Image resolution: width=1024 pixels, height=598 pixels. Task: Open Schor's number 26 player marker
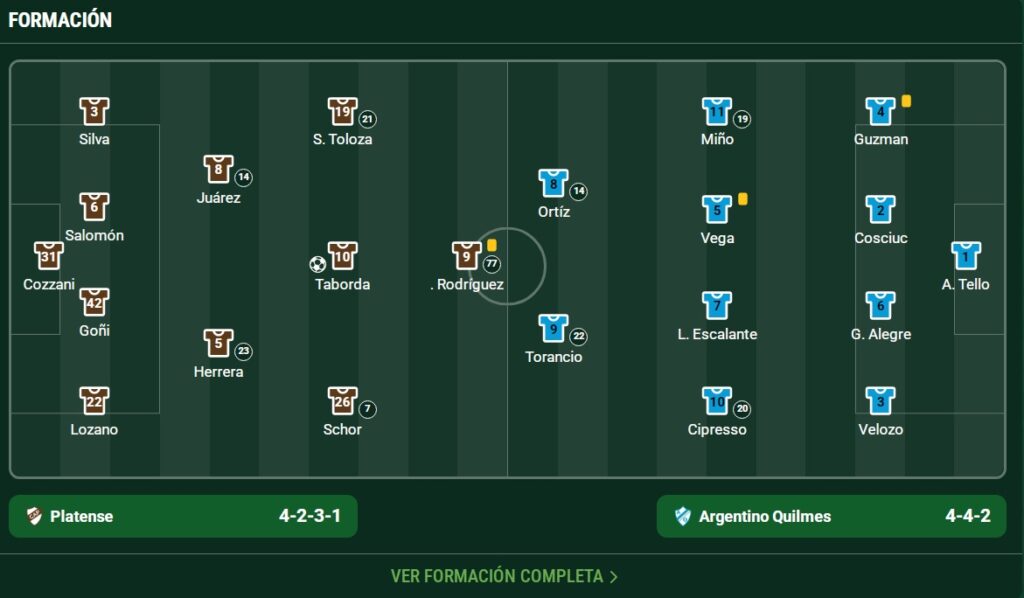[x=342, y=401]
